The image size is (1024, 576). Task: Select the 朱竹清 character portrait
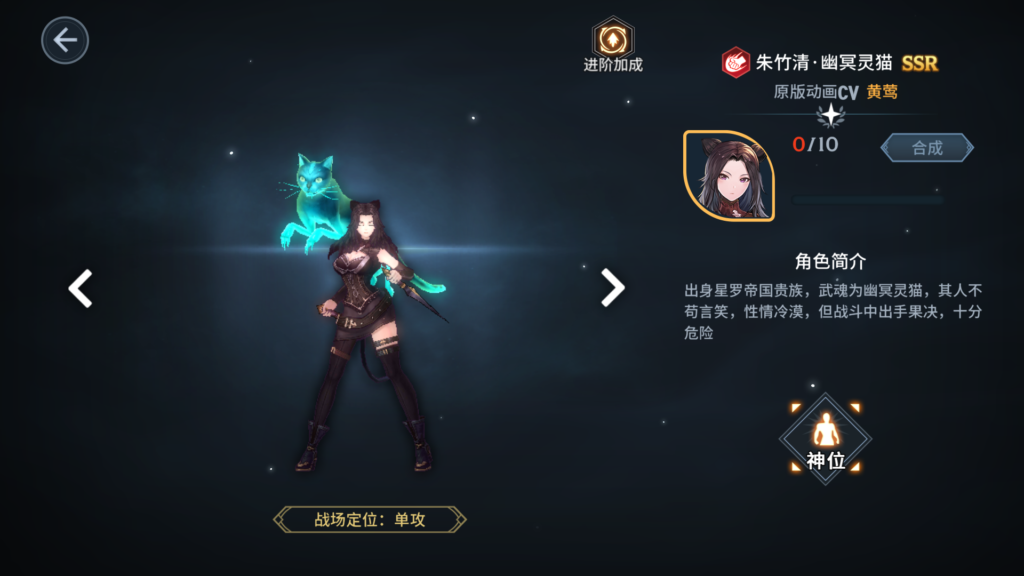point(728,175)
